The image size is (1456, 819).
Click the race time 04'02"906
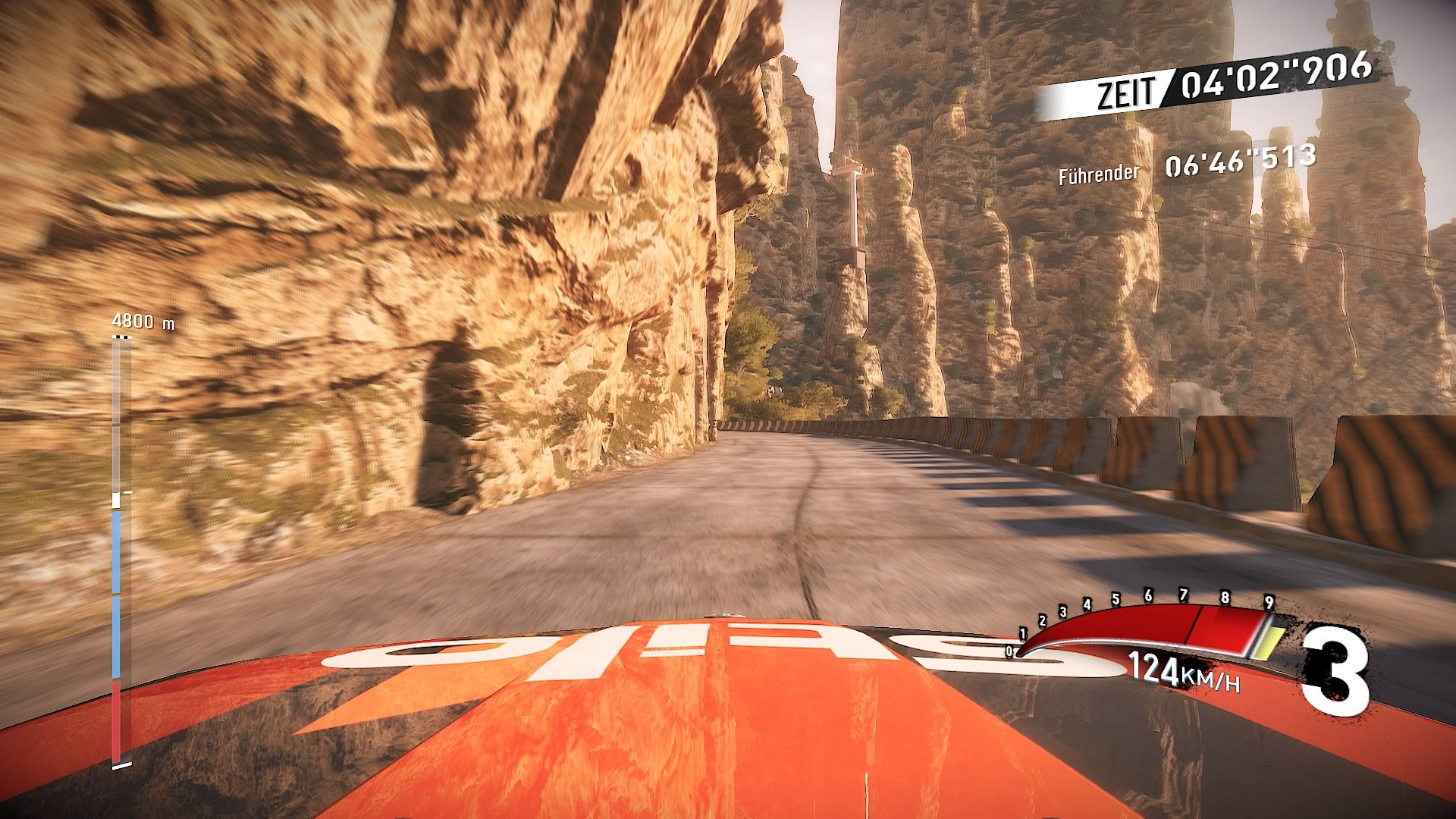pos(1277,76)
